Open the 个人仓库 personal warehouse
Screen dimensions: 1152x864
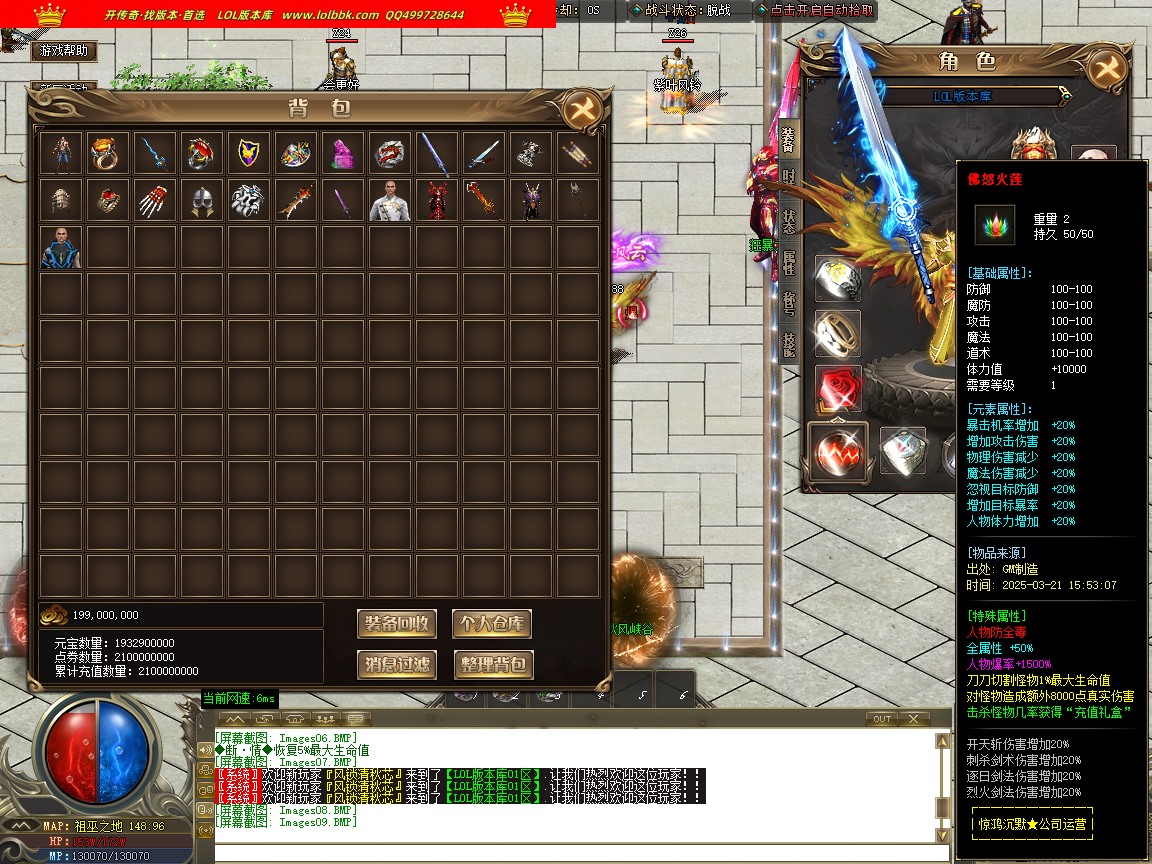coord(491,624)
